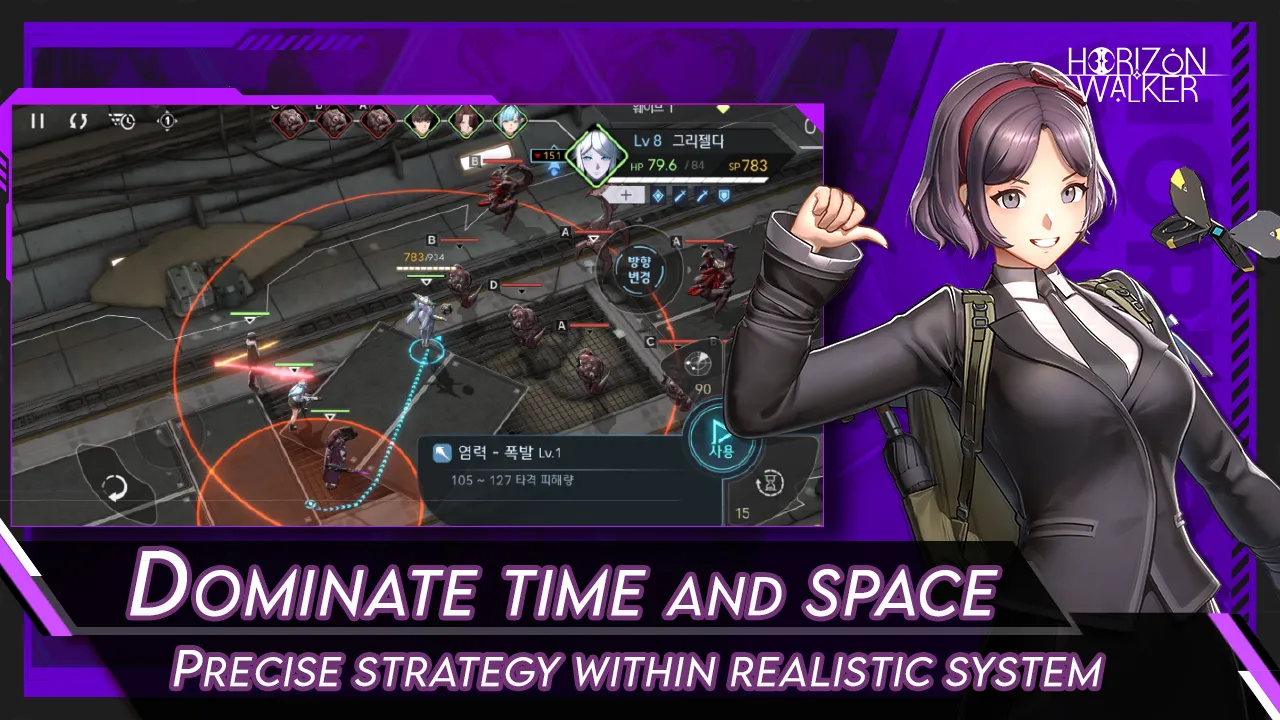Screen dimensions: 1280x720
Task: Click Grizelda's white HP bar
Action: pos(687,180)
